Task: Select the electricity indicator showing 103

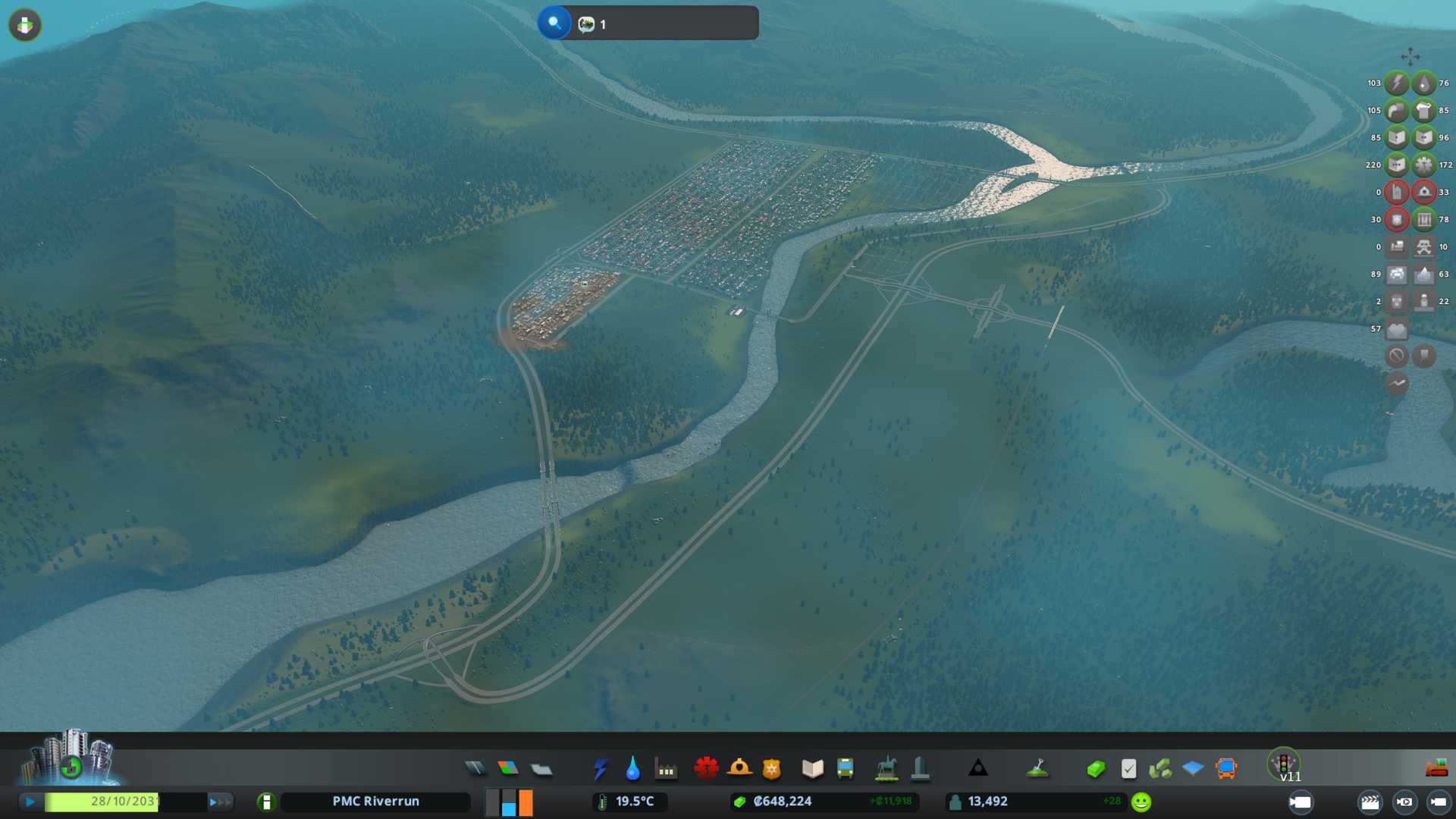Action: click(x=1396, y=83)
